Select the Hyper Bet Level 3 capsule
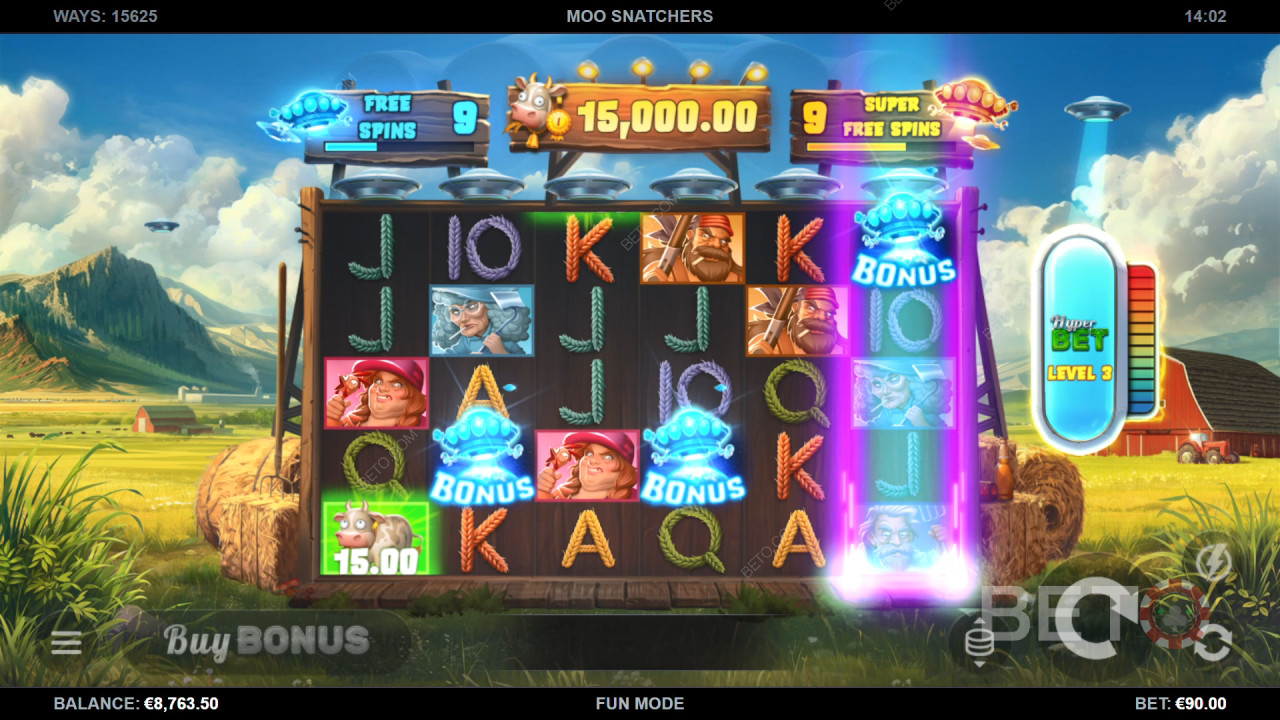Image resolution: width=1280 pixels, height=720 pixels. (x=1080, y=340)
